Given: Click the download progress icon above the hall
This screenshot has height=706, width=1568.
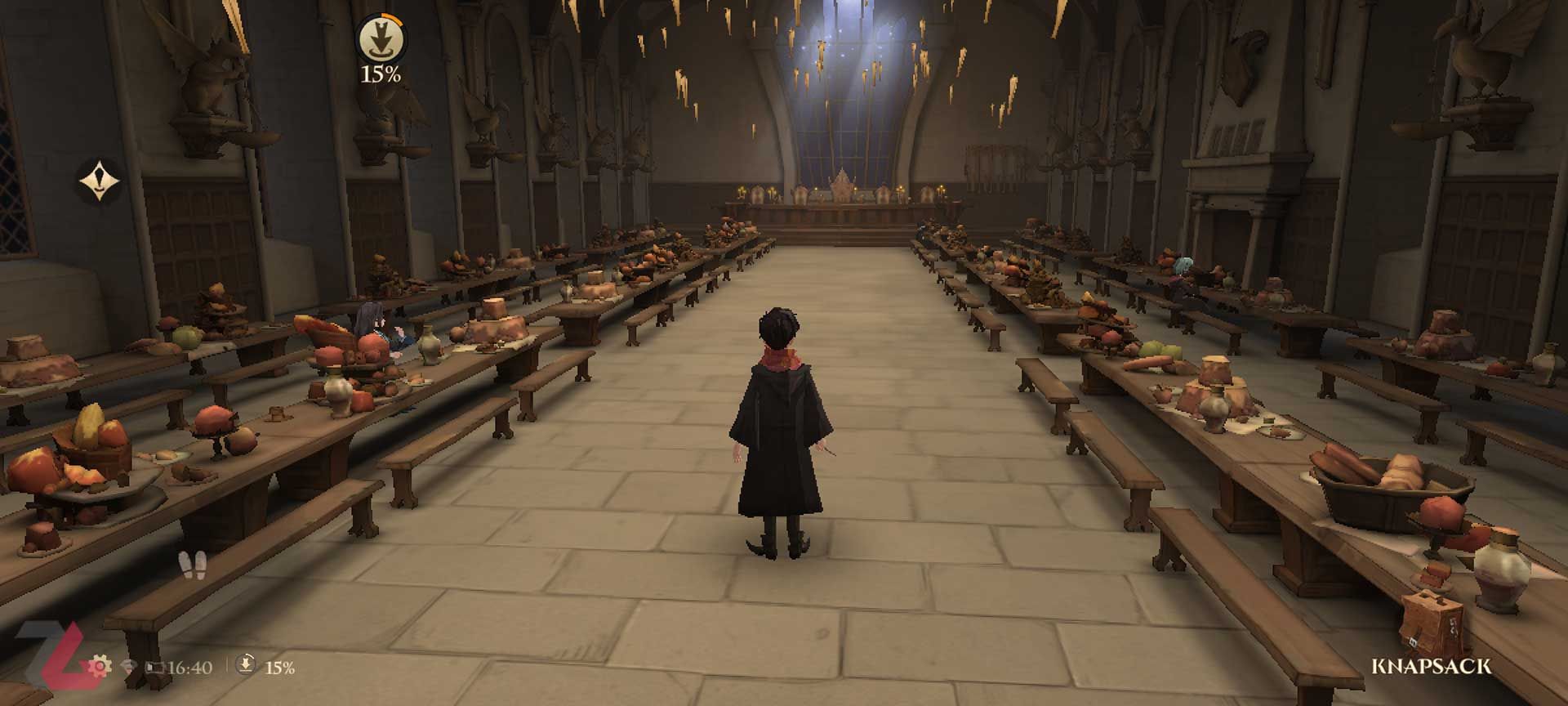Looking at the screenshot, I should click(380, 38).
